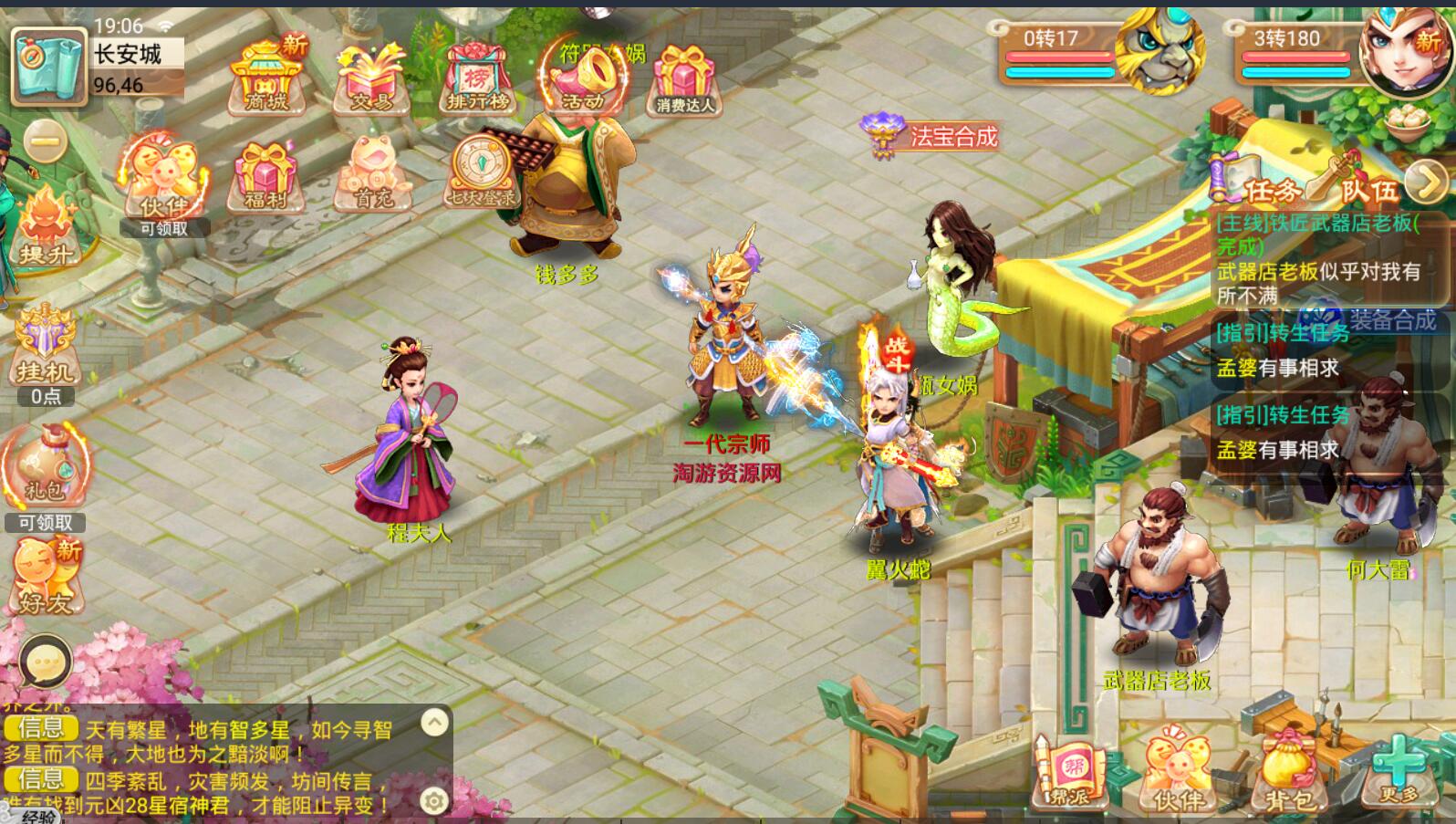
Task: Open the 消费达人 gift icon
Action: 685,80
